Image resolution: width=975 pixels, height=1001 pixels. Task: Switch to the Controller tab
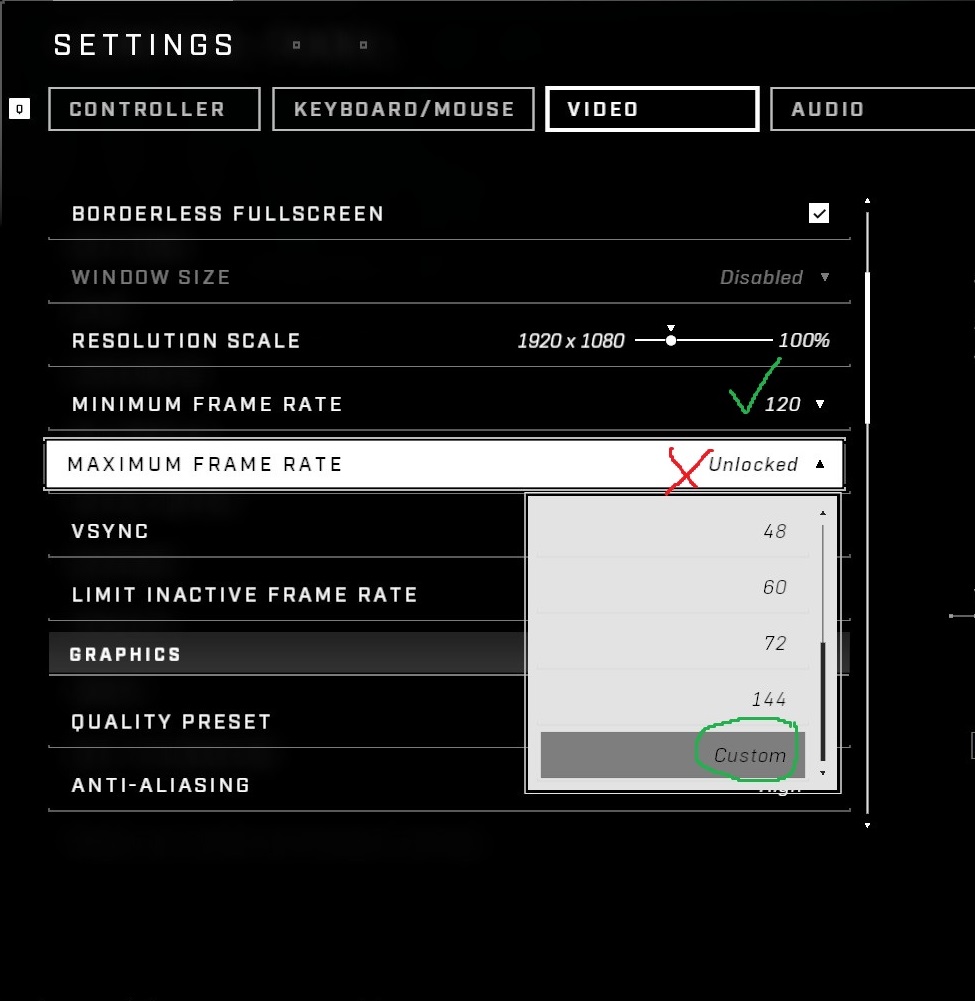tap(153, 109)
